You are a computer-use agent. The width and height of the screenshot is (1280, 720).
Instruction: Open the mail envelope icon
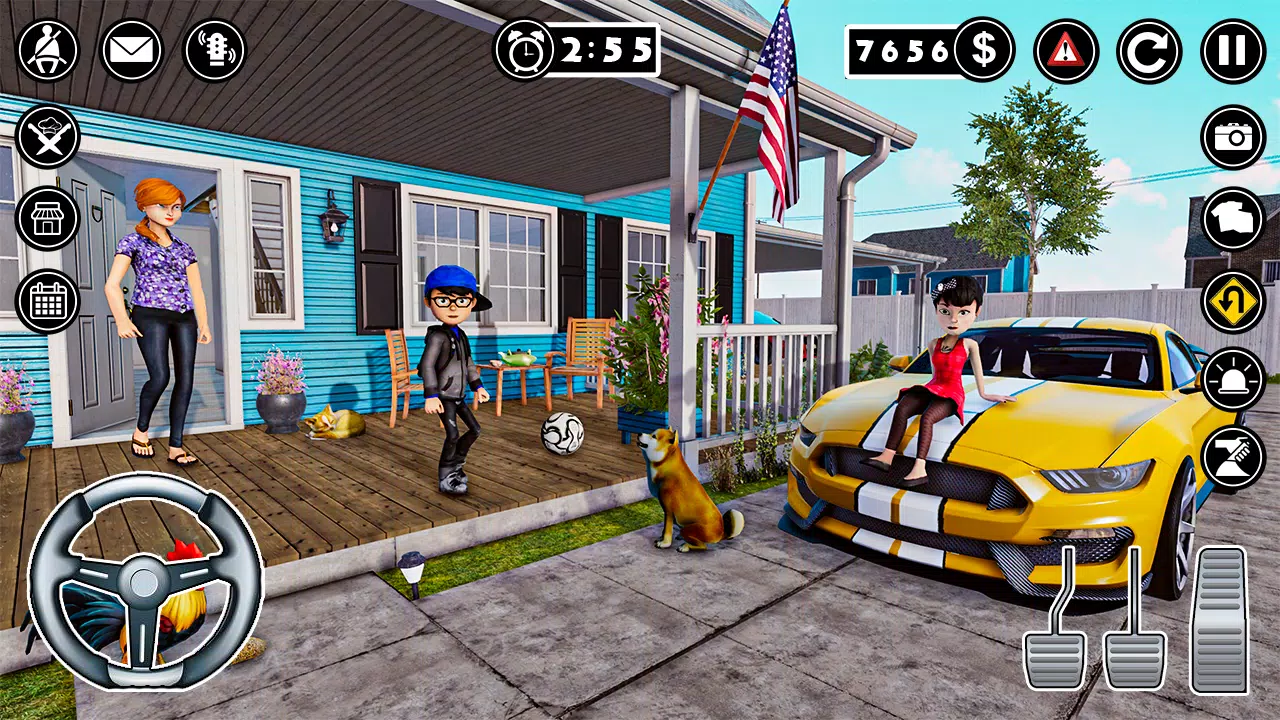coord(131,50)
